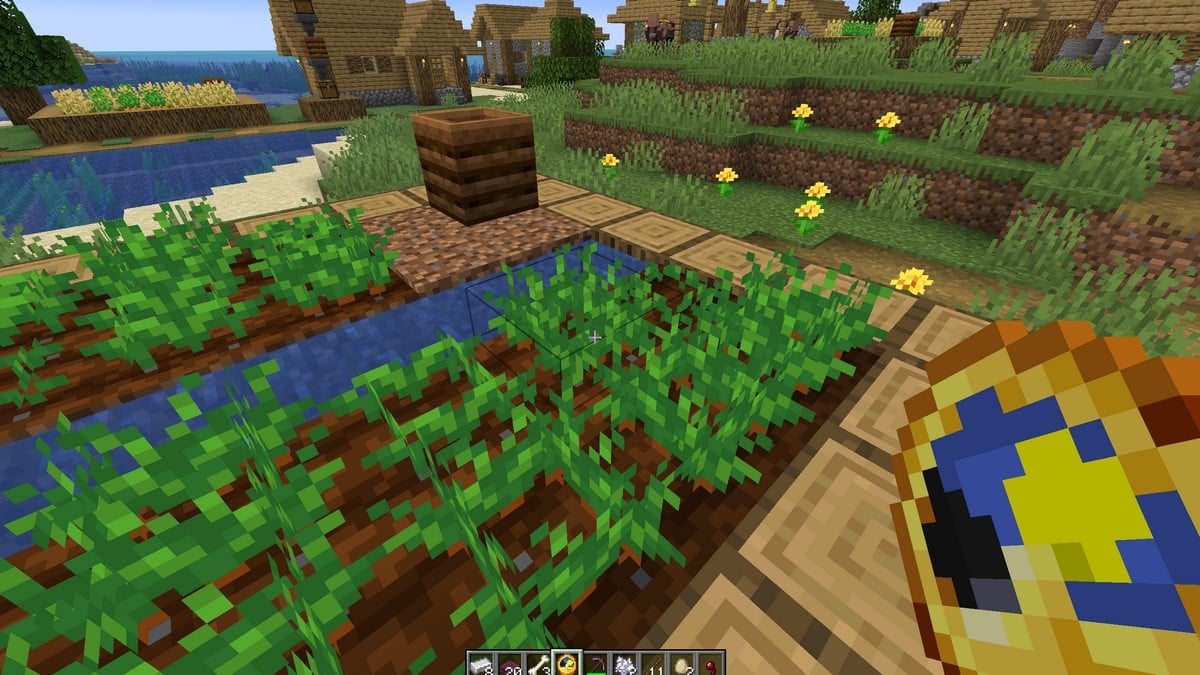1200x675 pixels.
Task: Switch to the pickaxe slot
Action: click(x=597, y=663)
